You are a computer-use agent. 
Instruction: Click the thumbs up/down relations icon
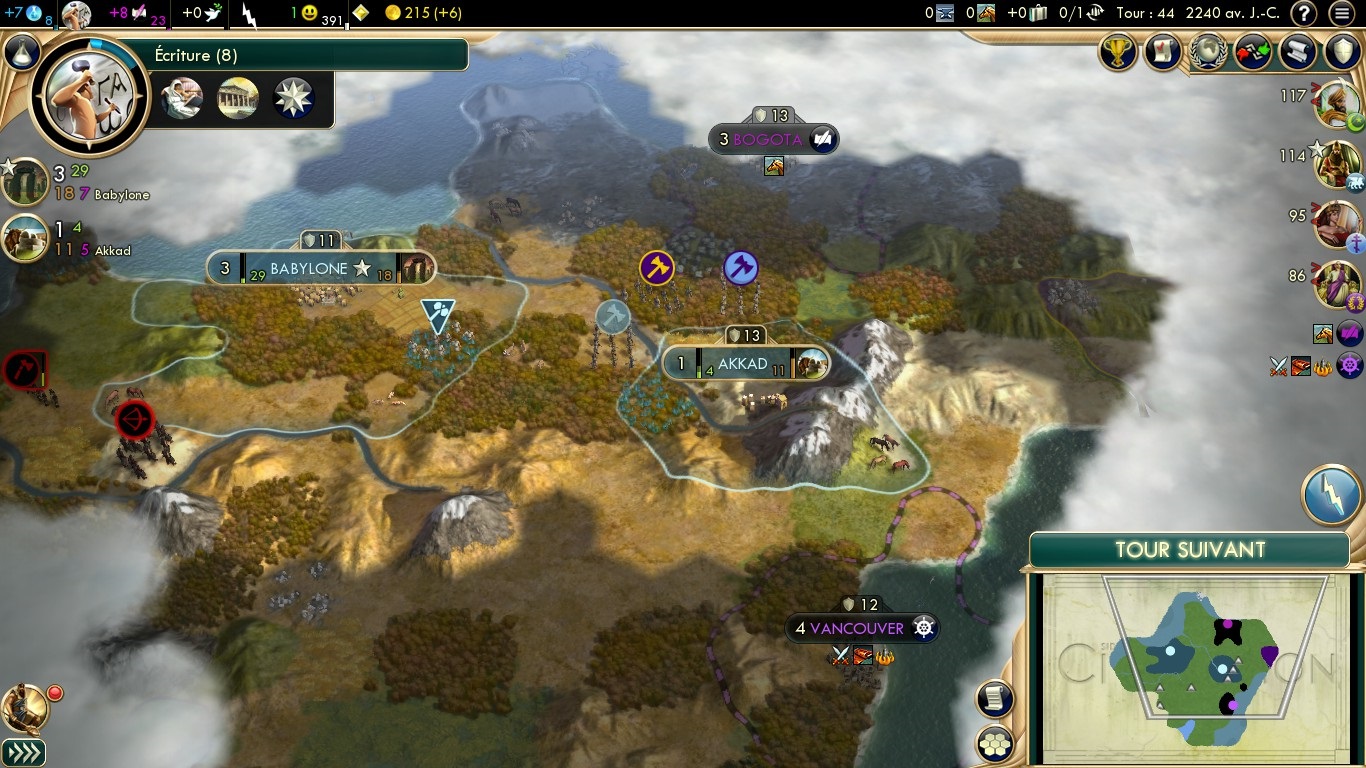[1253, 52]
